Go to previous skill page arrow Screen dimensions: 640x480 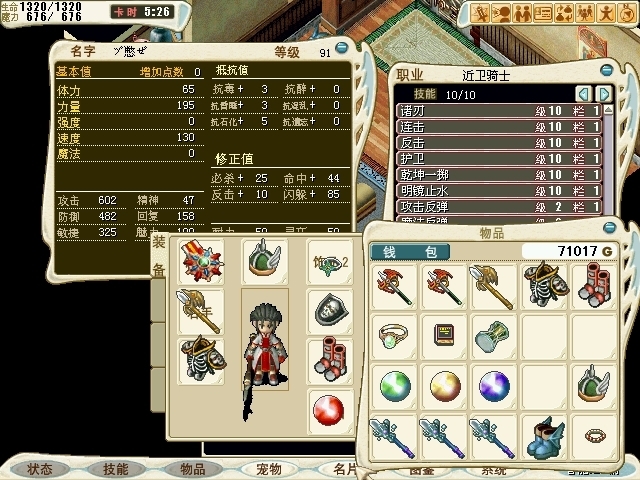582,93
